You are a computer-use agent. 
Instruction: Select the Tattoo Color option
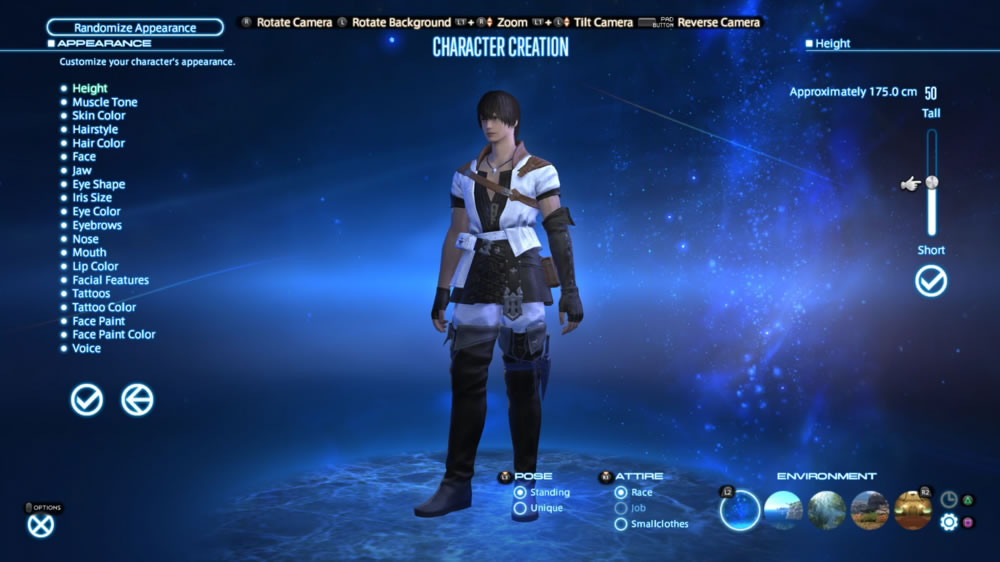point(103,307)
